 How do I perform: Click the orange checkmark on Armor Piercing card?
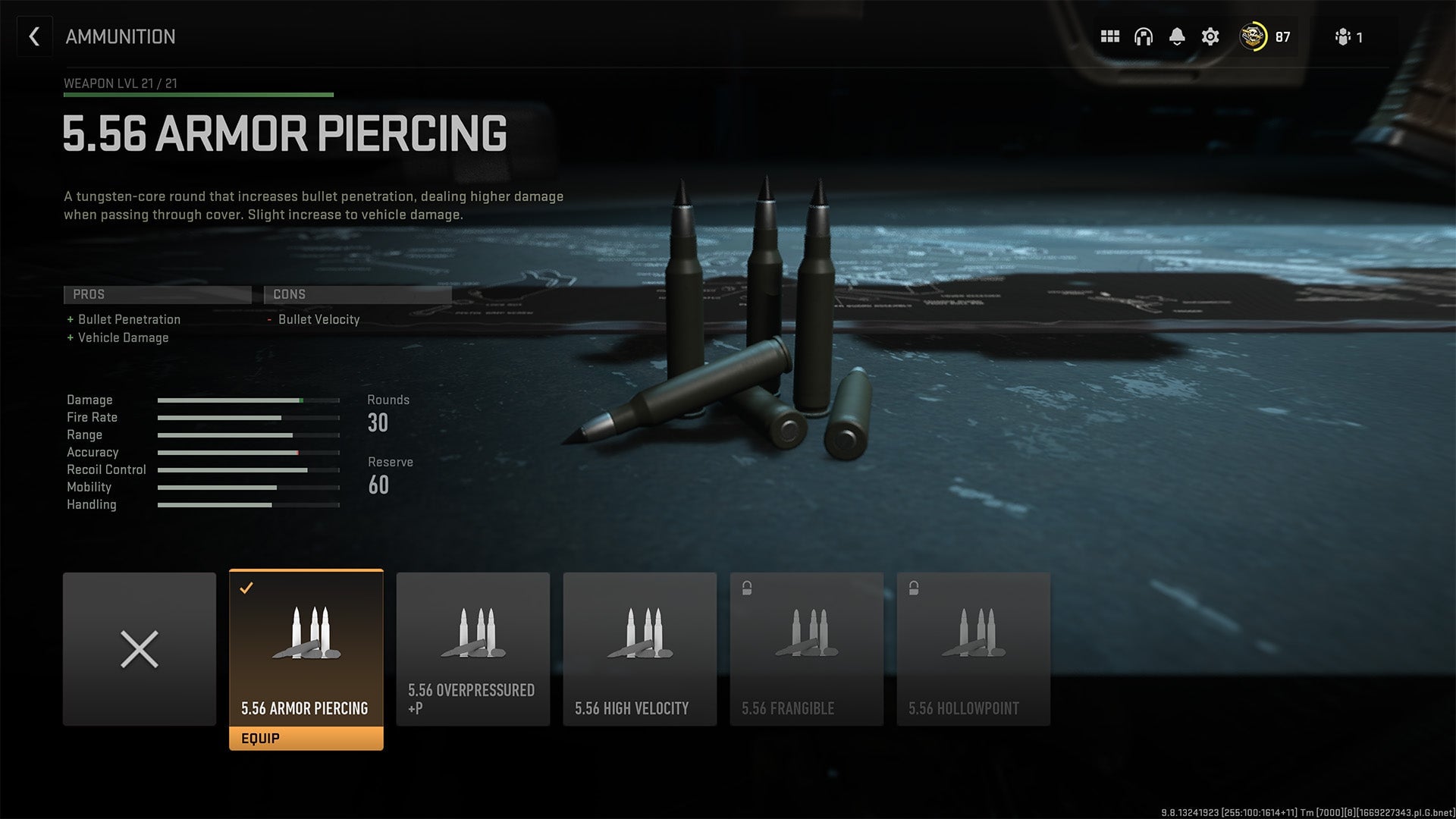[x=245, y=585]
